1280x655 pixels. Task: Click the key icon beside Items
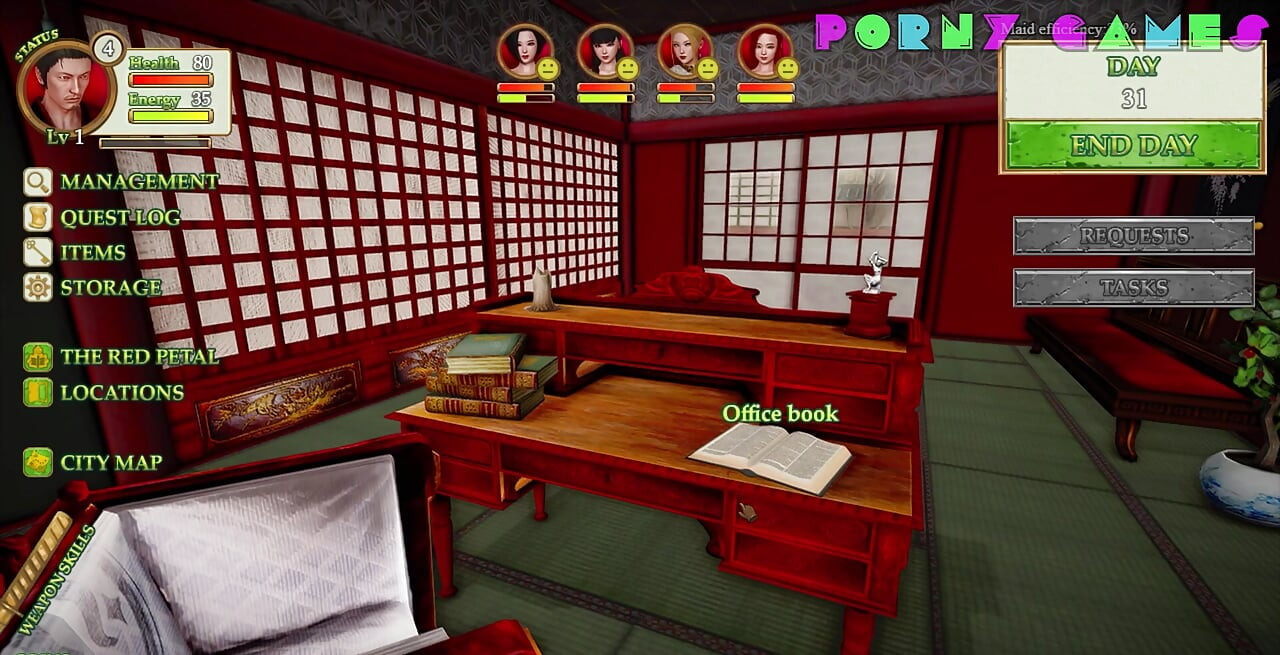(x=38, y=252)
